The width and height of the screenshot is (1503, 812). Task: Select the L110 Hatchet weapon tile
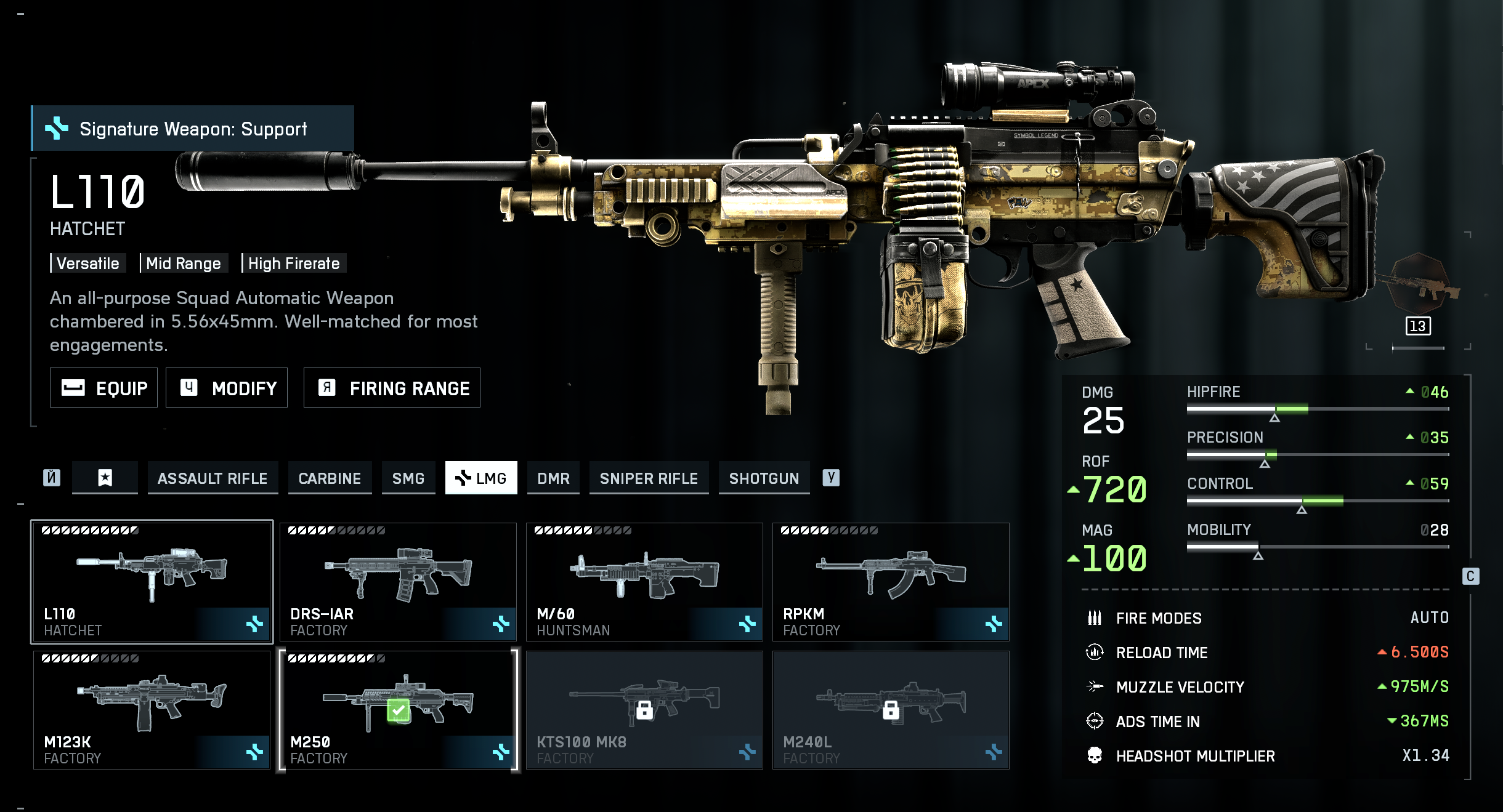[x=152, y=582]
